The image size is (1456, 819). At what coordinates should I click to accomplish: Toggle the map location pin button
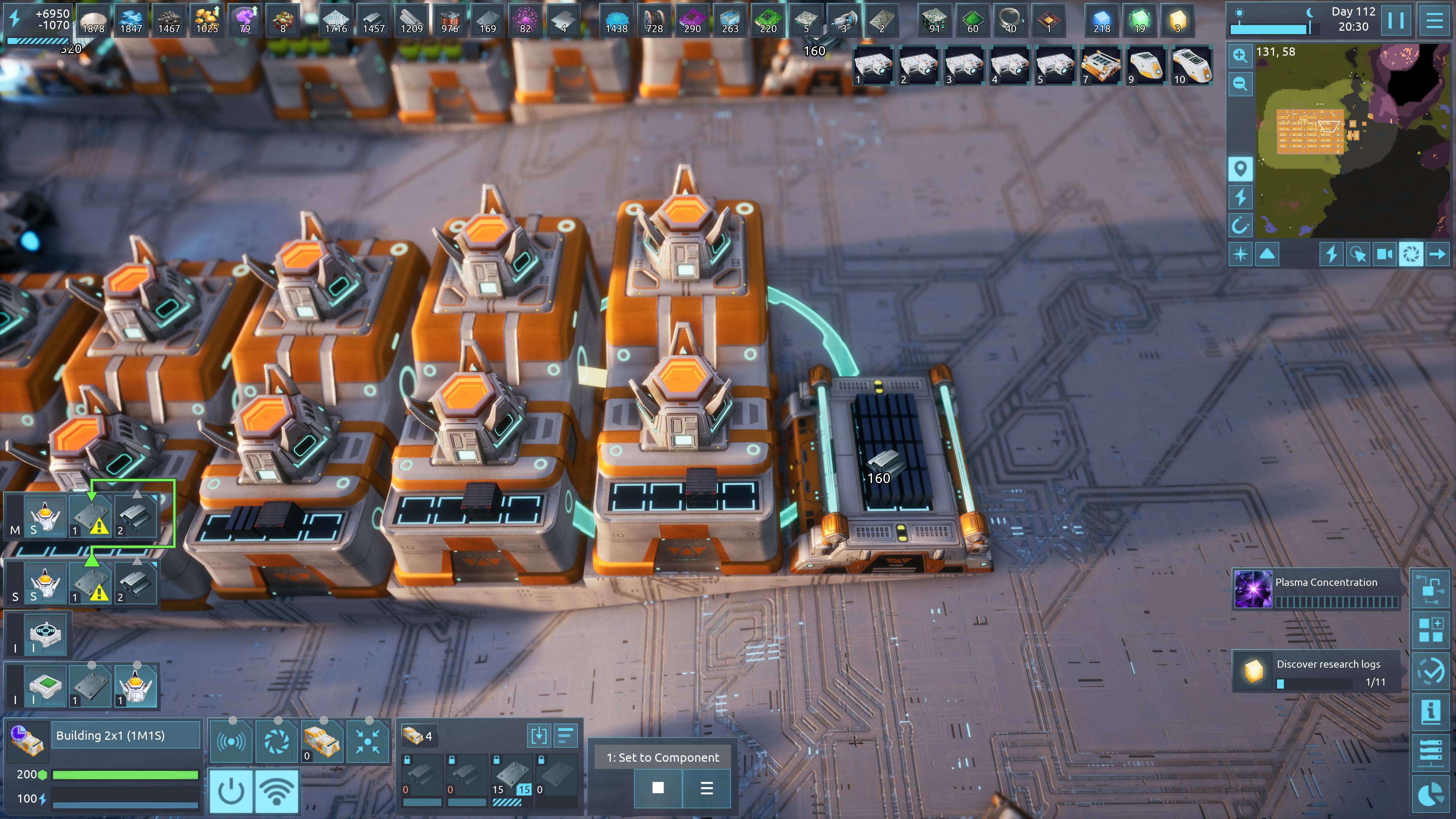(1240, 169)
